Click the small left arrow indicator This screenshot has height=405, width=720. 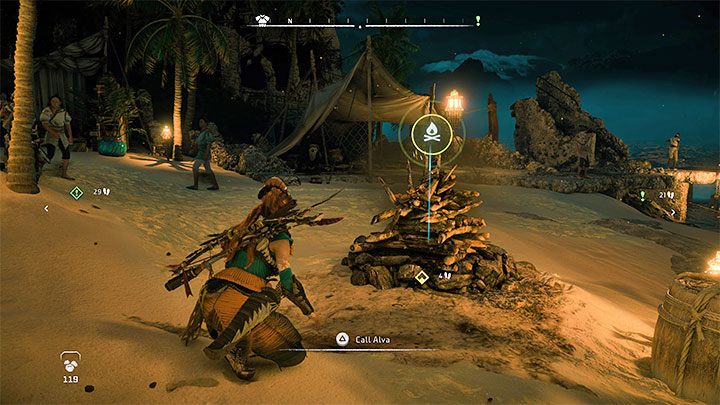[x=45, y=209]
